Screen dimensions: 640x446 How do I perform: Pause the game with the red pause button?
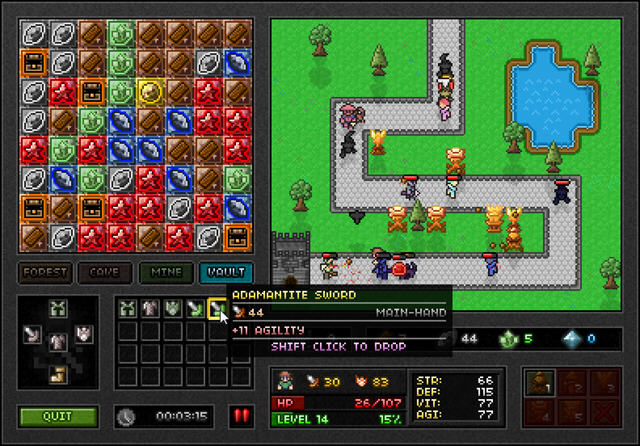pyautogui.click(x=241, y=415)
